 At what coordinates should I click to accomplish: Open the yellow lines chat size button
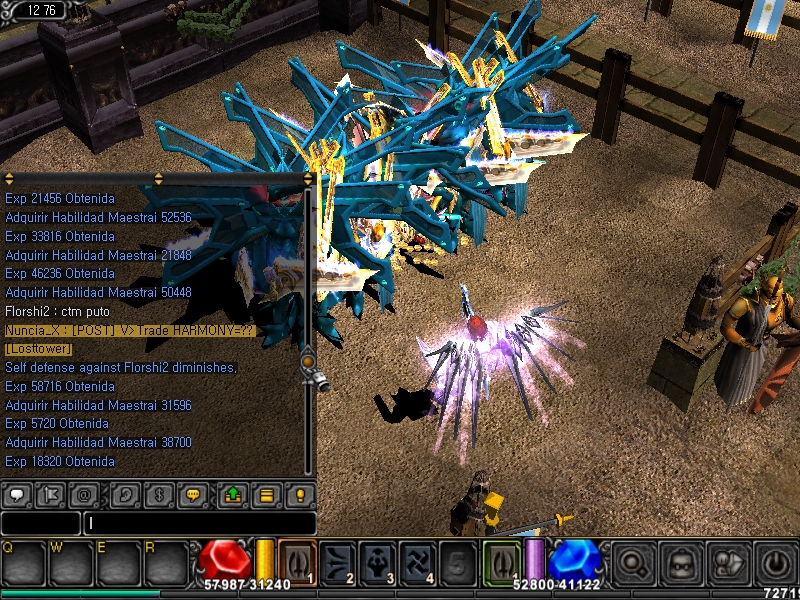pos(267,495)
